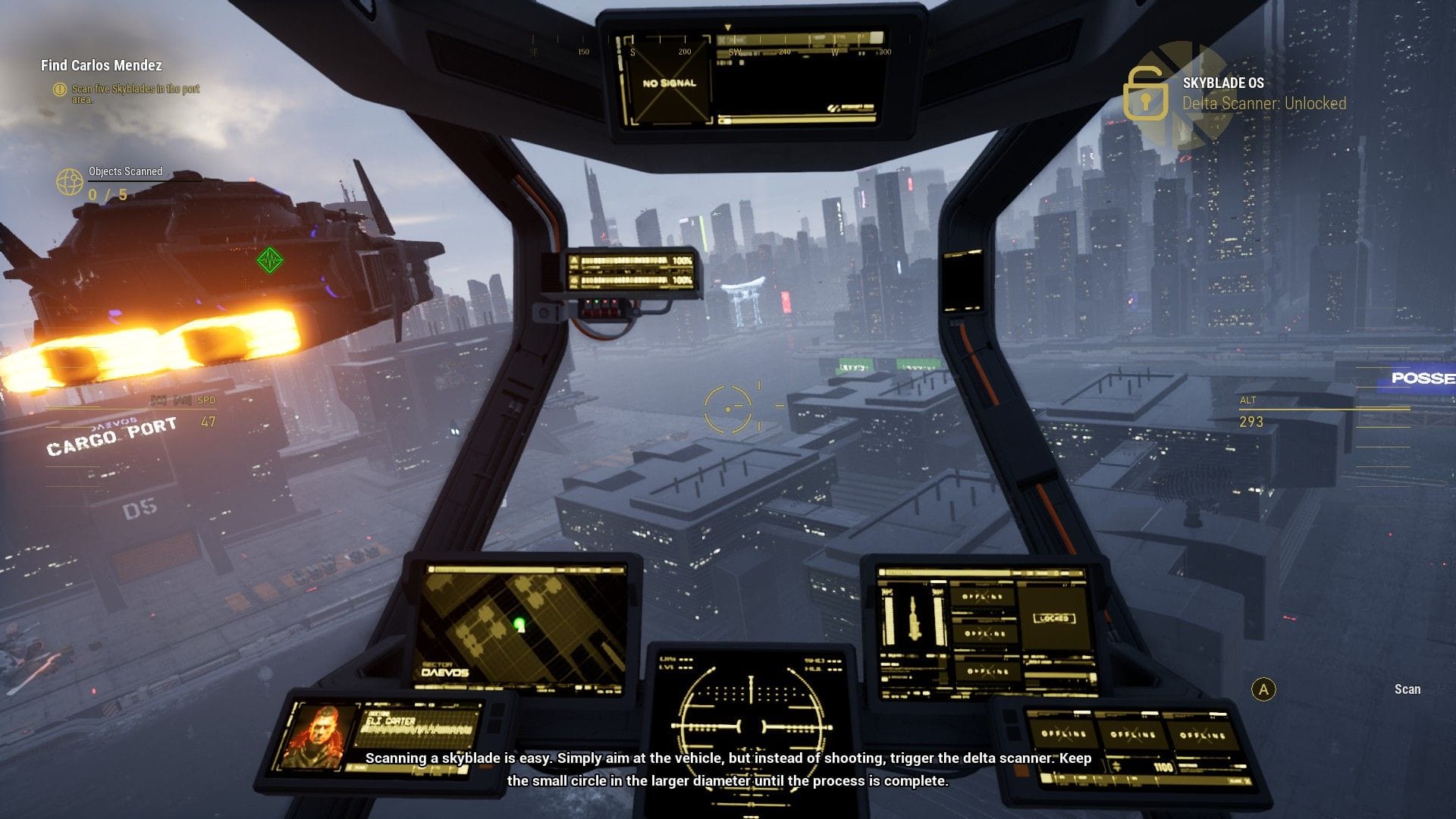The image size is (1456, 819).
Task: Expand the Find Carlos Mendez objective details
Action: pyautogui.click(x=101, y=66)
